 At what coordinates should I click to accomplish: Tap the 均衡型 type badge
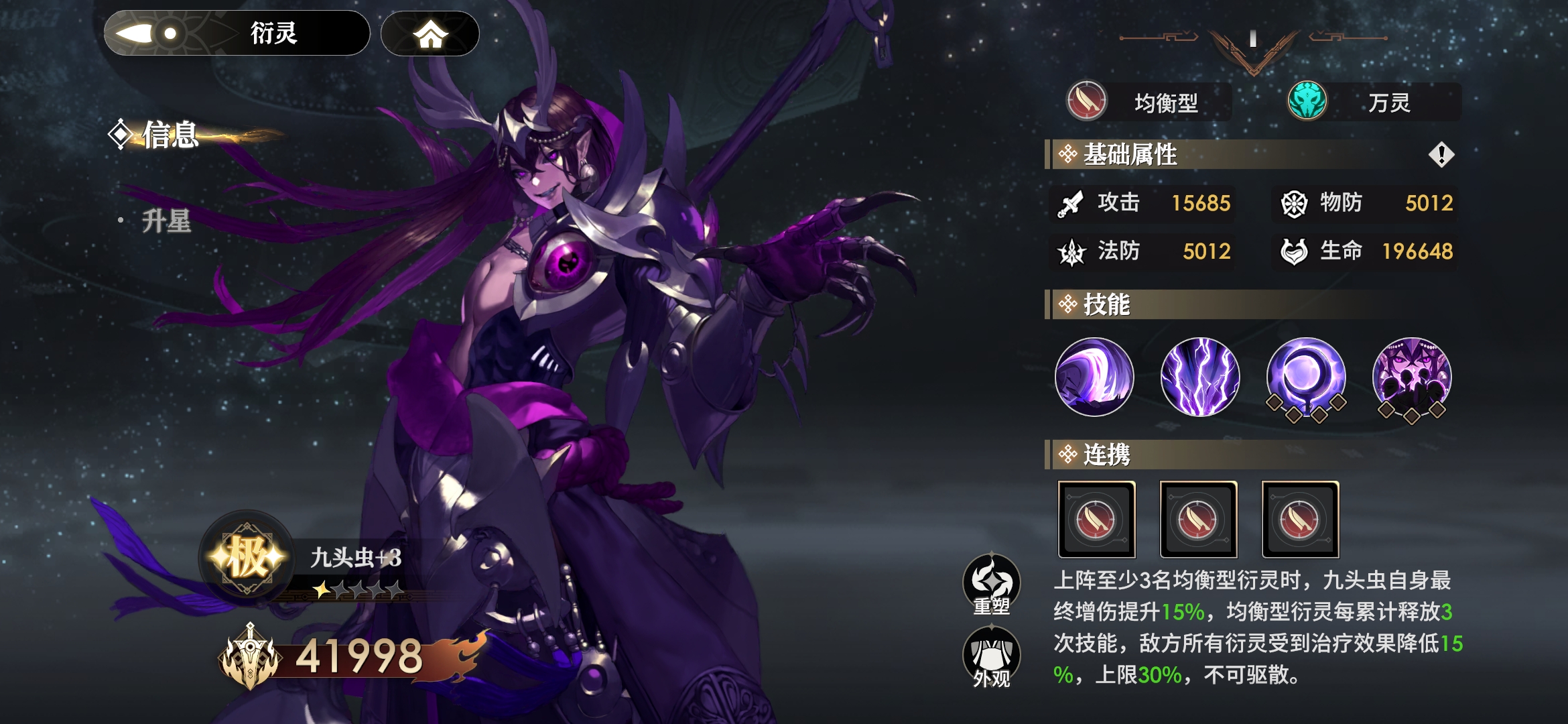click(1149, 102)
